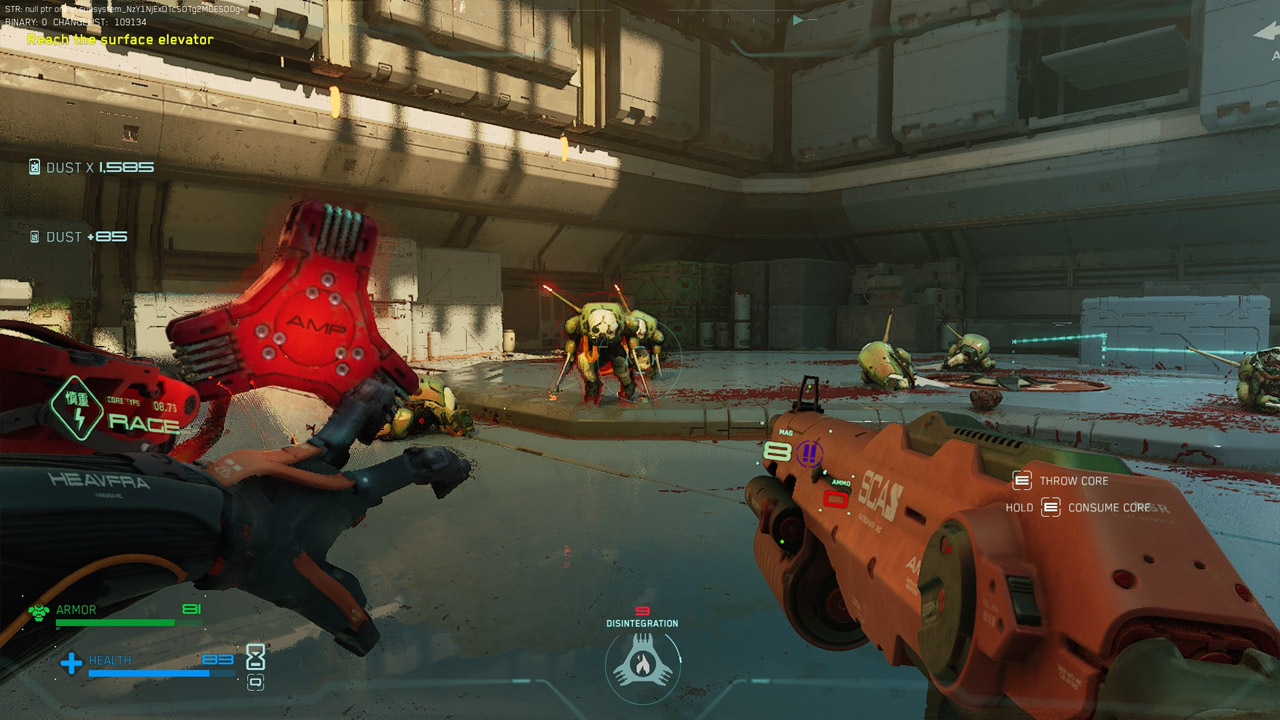Image resolution: width=1280 pixels, height=720 pixels.
Task: Click the blue health cross icon
Action: [71, 663]
